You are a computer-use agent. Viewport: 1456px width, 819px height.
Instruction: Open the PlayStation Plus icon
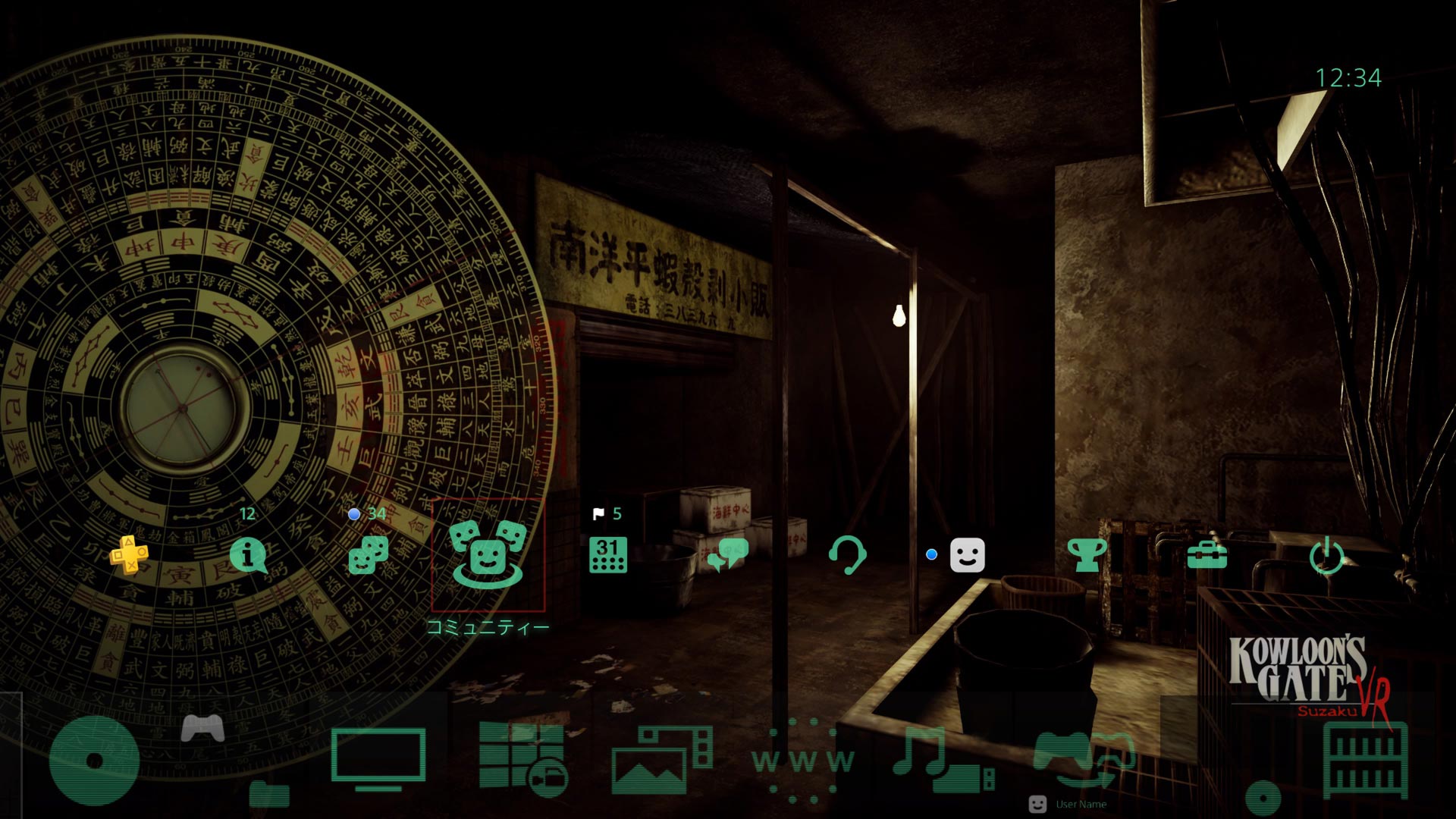[129, 555]
